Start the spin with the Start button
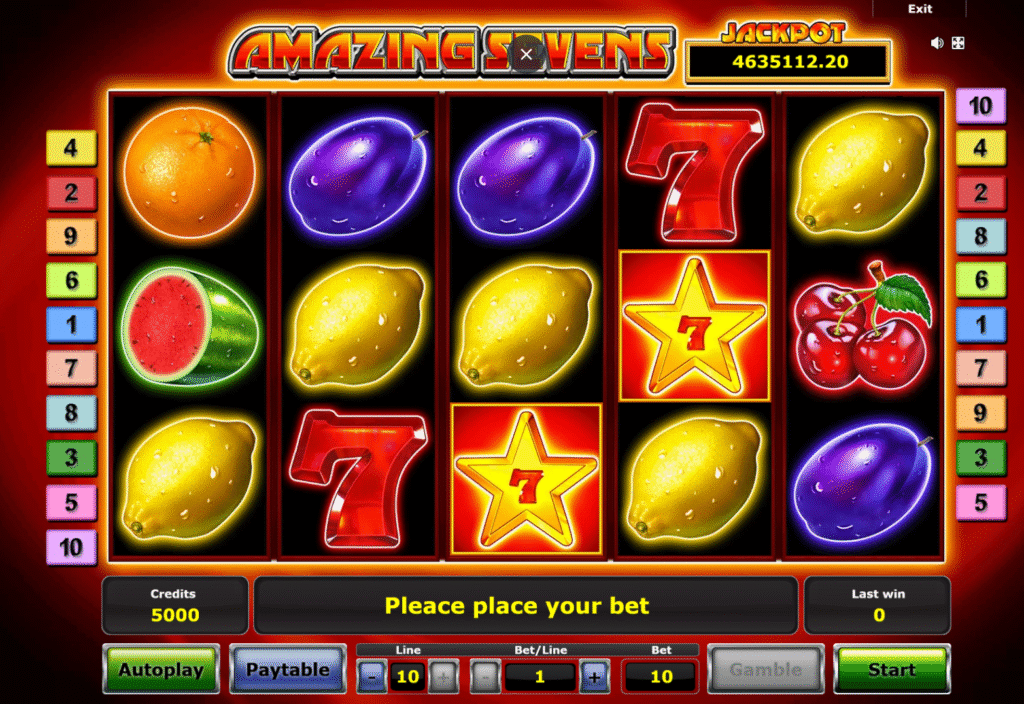The width and height of the screenshot is (1024, 704). 891,670
